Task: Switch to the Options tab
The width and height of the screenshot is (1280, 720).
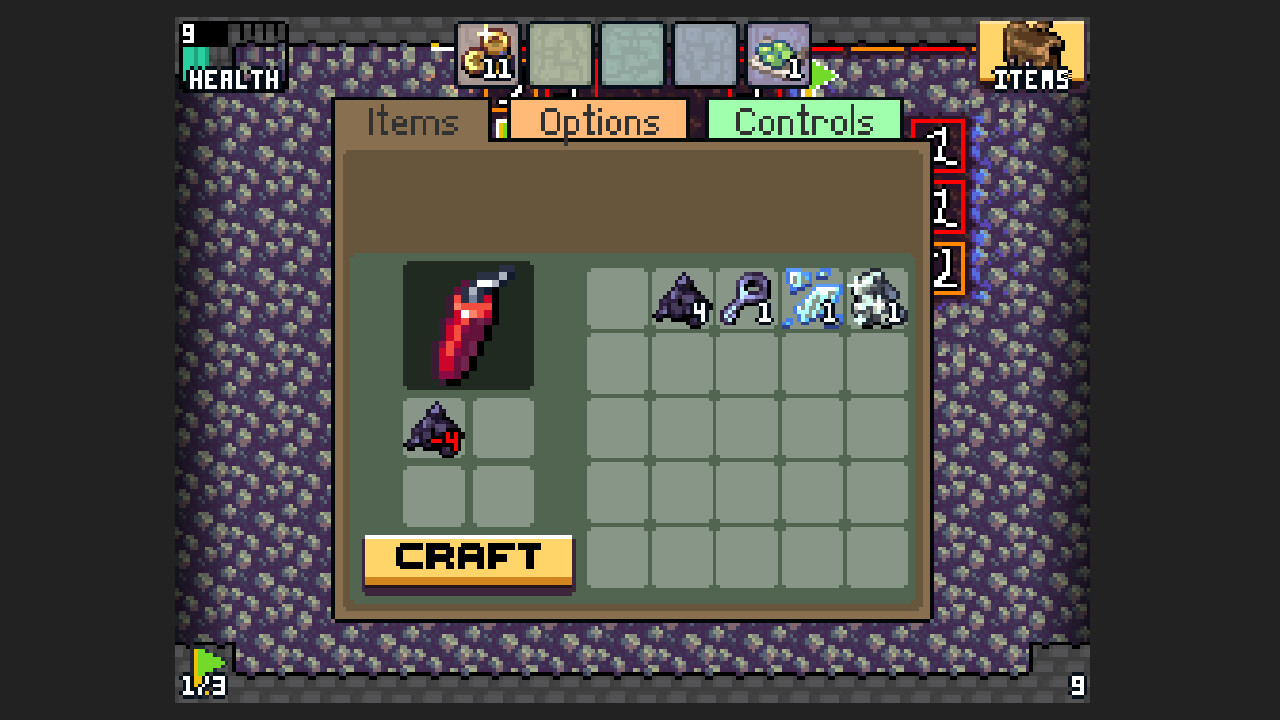Action: click(x=598, y=120)
